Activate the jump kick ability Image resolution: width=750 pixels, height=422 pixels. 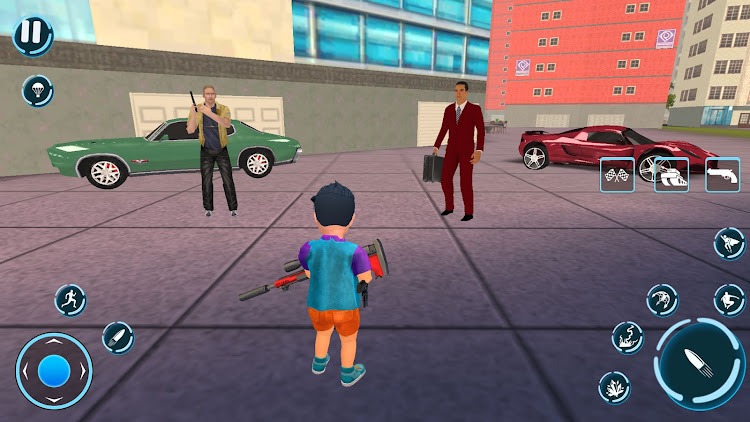730,299
